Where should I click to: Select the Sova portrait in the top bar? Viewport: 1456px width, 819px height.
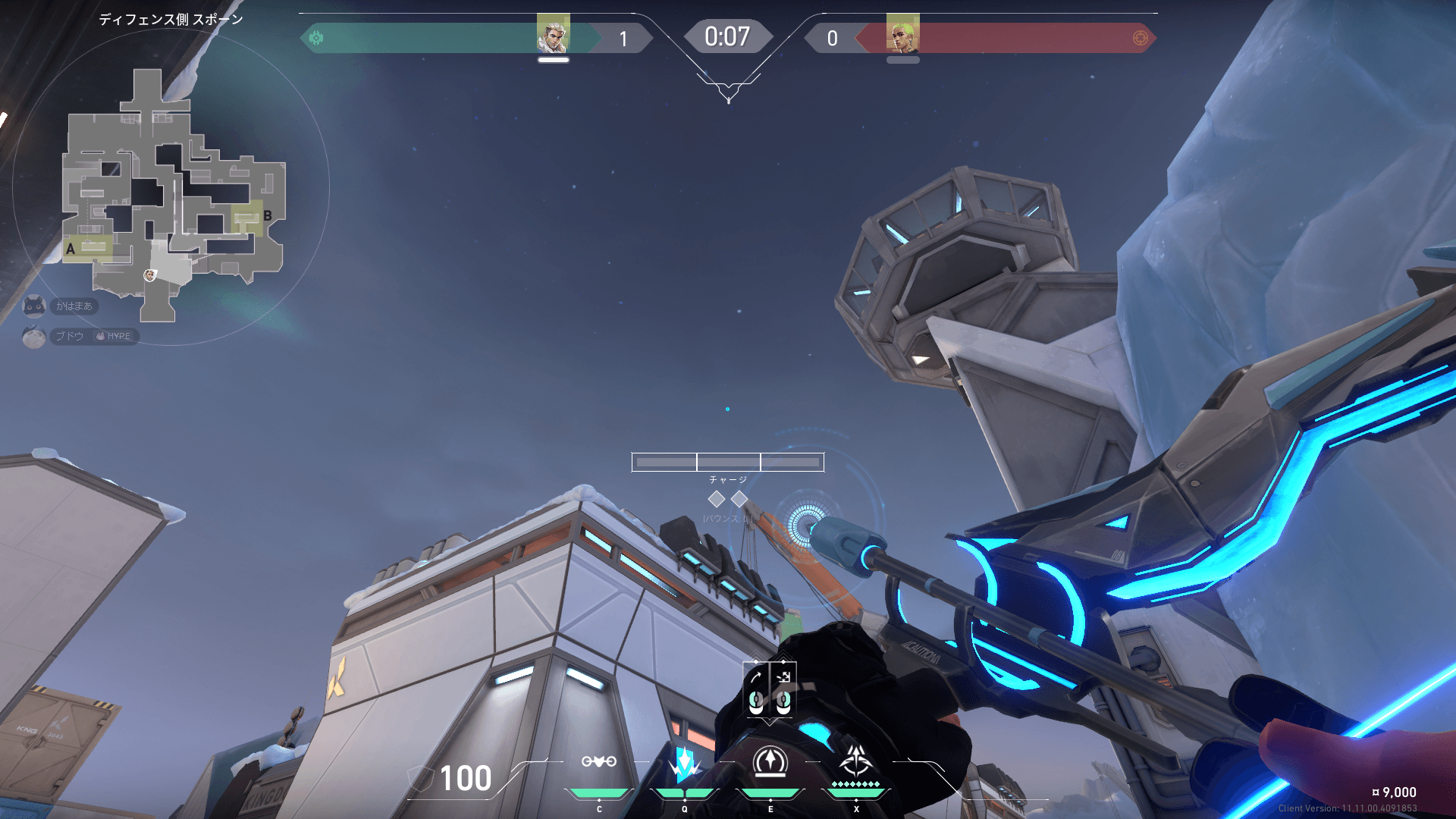point(553,33)
